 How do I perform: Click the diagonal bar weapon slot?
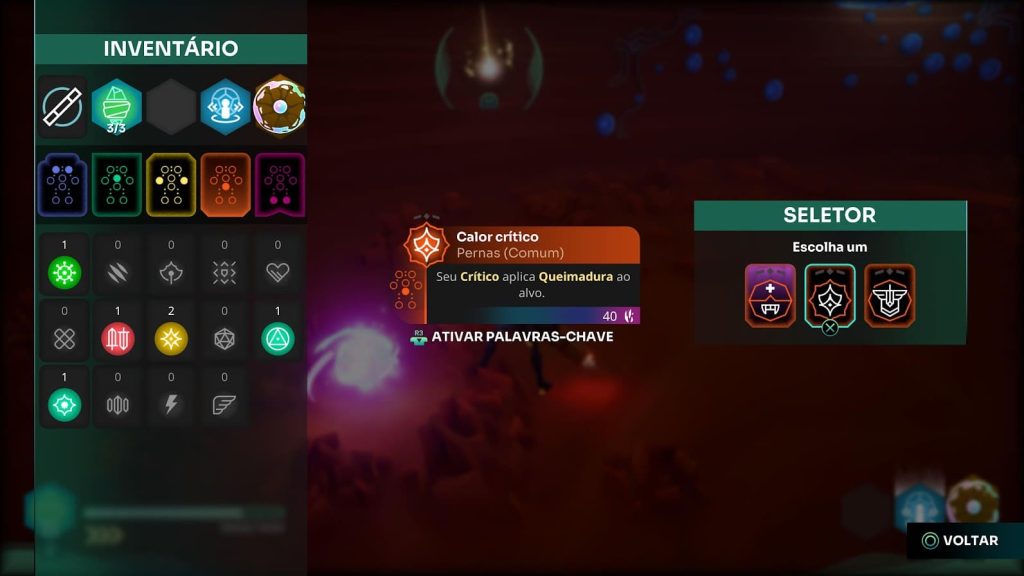click(63, 106)
